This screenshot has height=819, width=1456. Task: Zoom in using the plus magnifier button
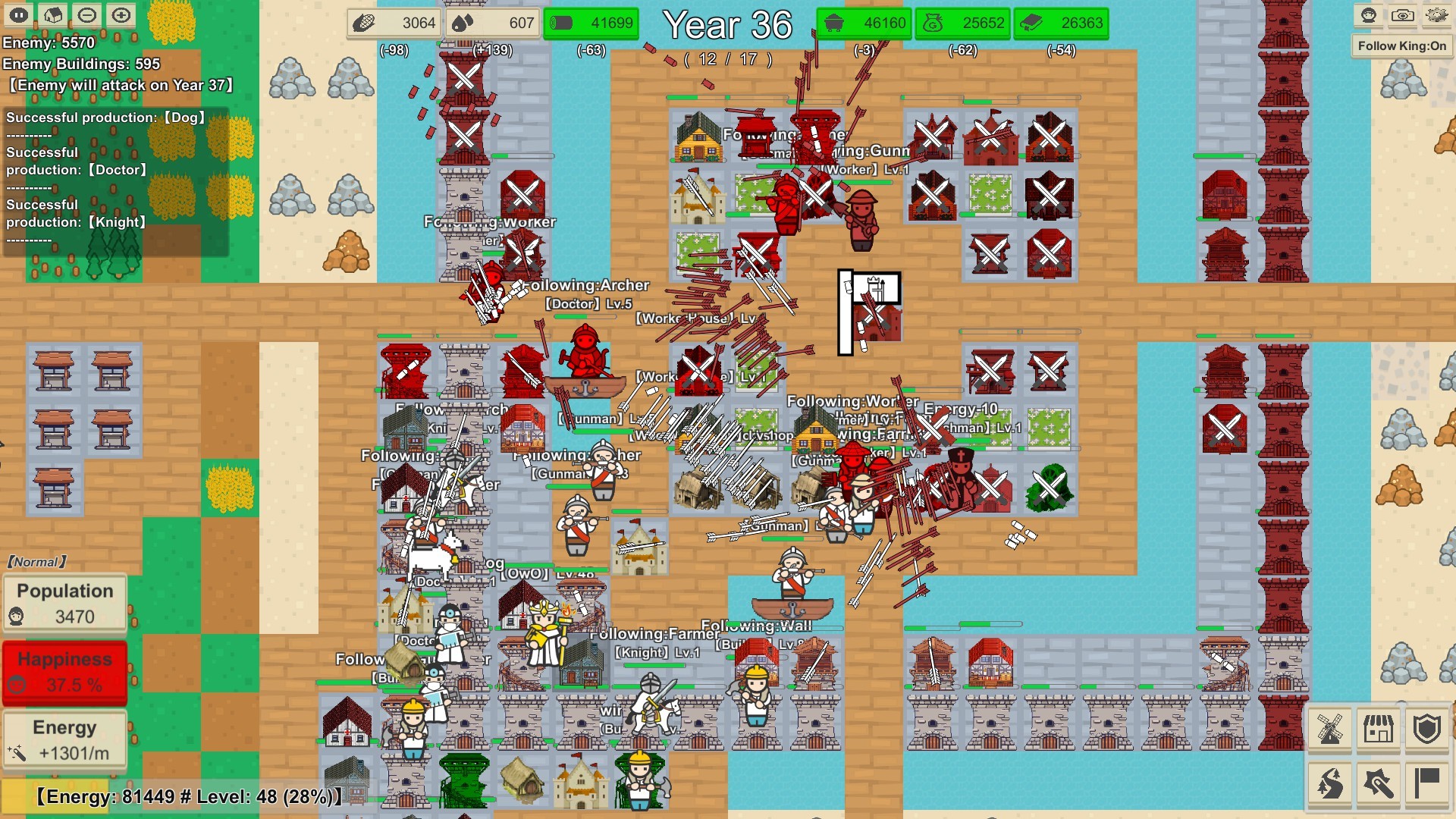(x=121, y=14)
